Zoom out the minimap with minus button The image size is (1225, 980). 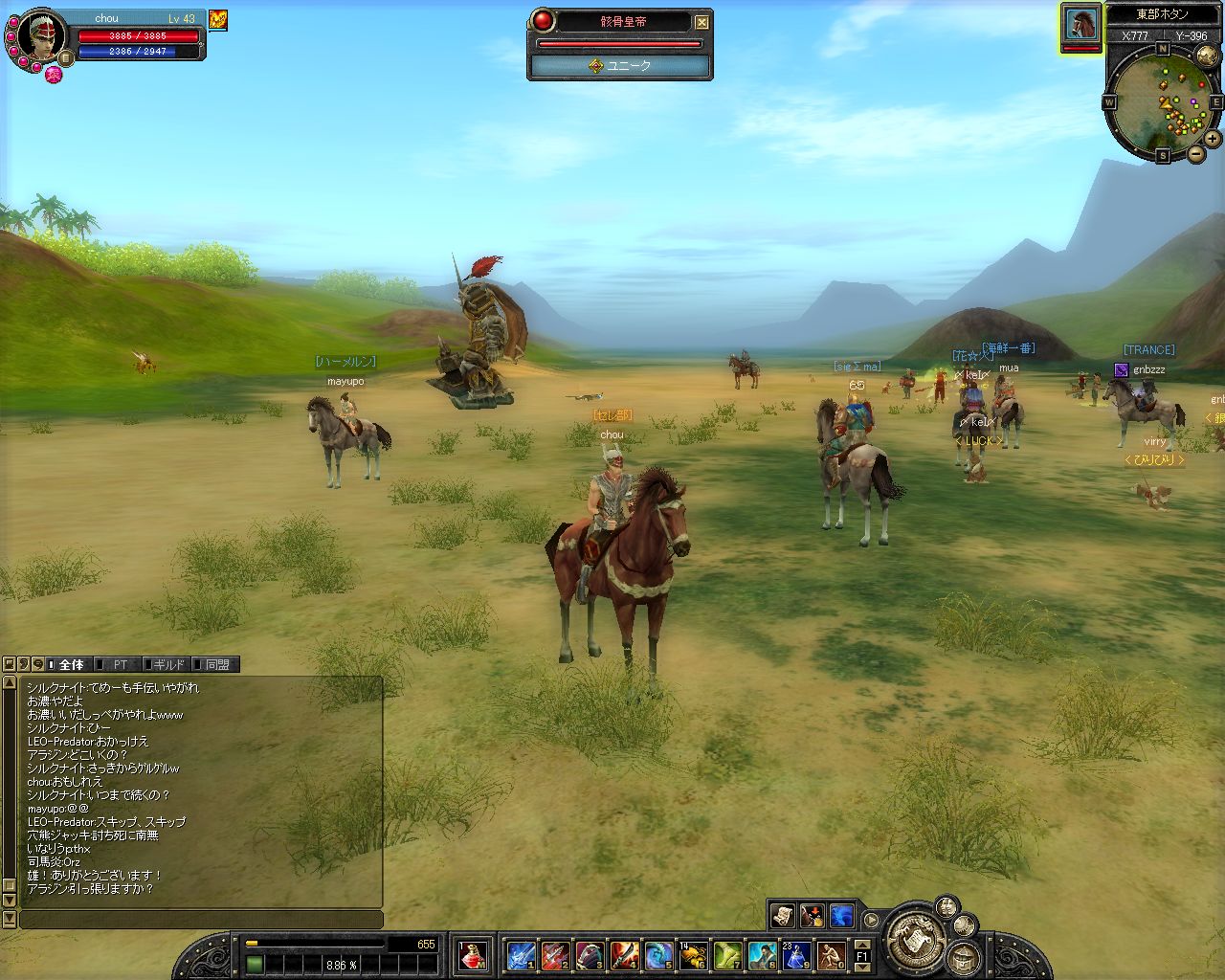tap(1195, 154)
